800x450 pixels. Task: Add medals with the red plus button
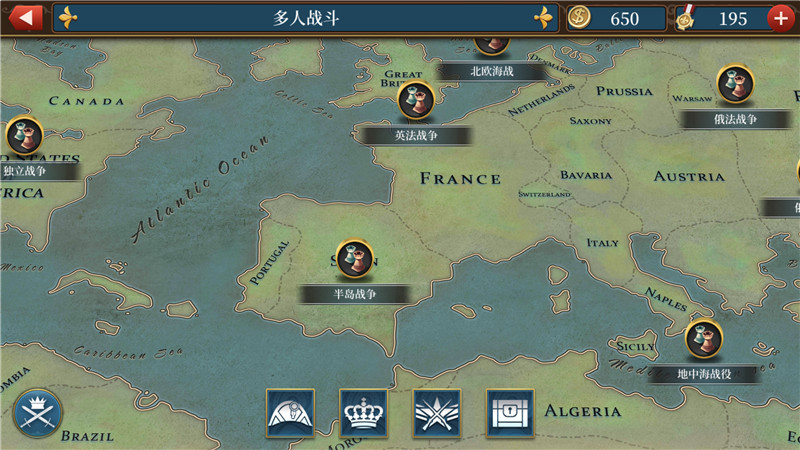[x=782, y=18]
